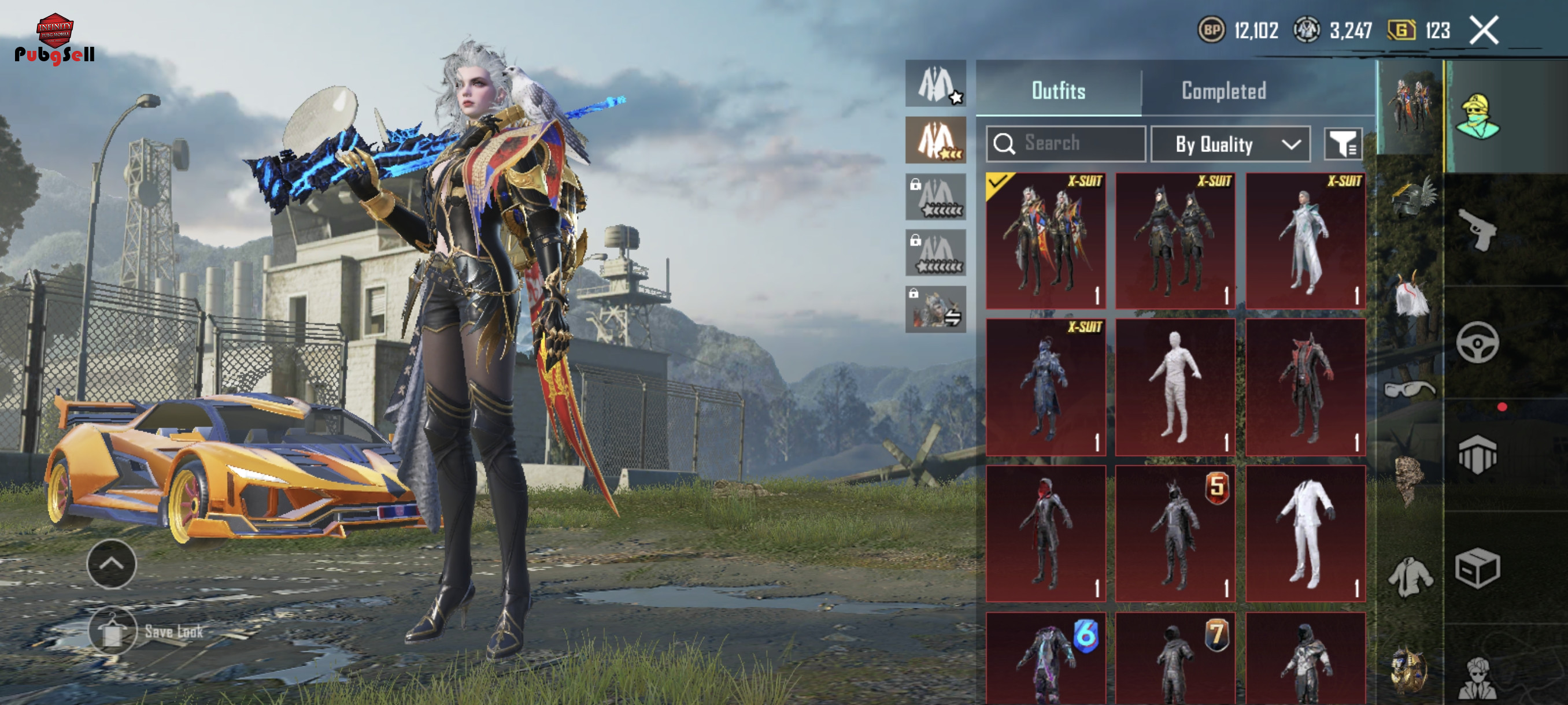Open the box items category

[1477, 567]
